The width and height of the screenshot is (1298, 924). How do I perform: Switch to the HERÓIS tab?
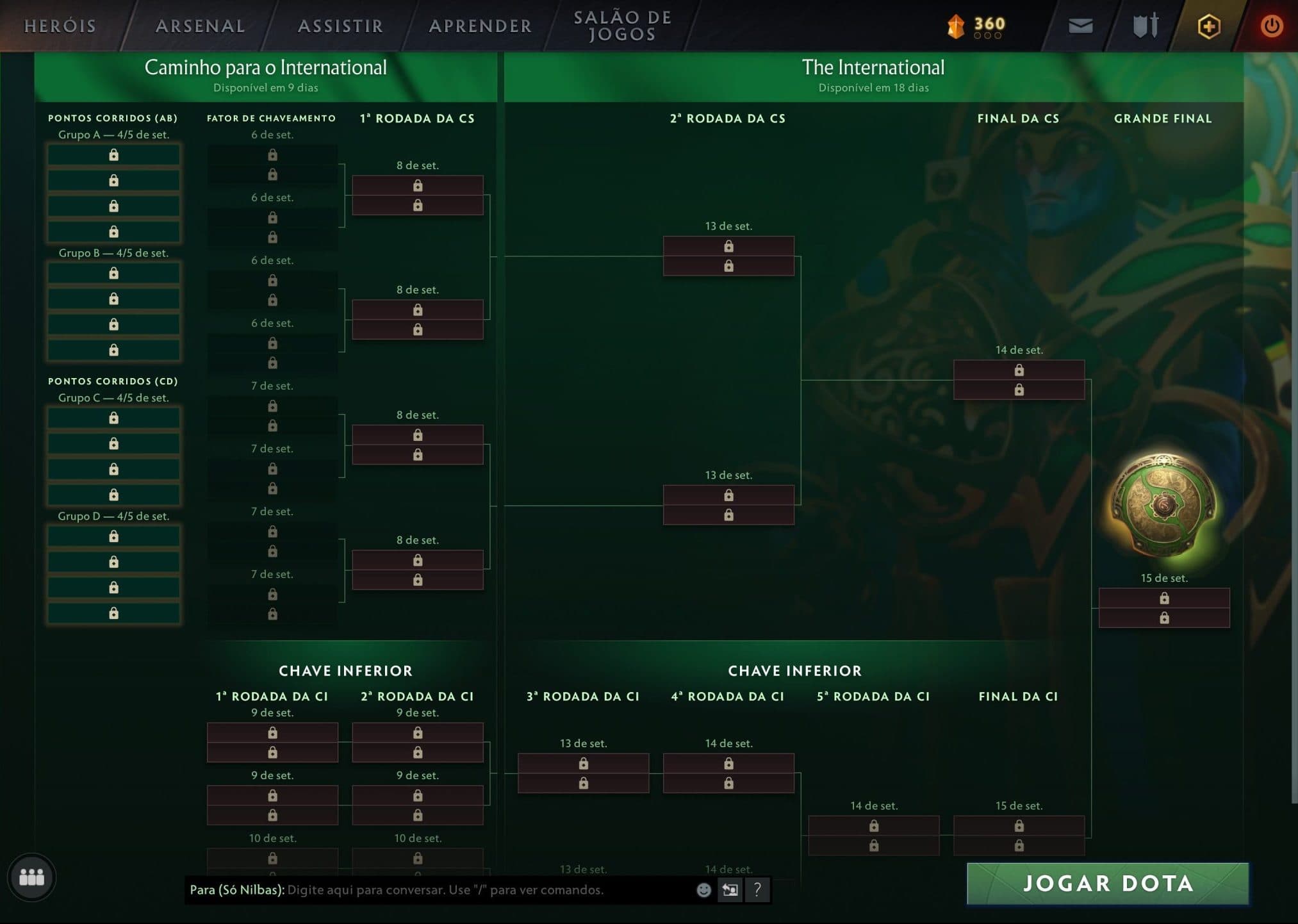pyautogui.click(x=61, y=26)
